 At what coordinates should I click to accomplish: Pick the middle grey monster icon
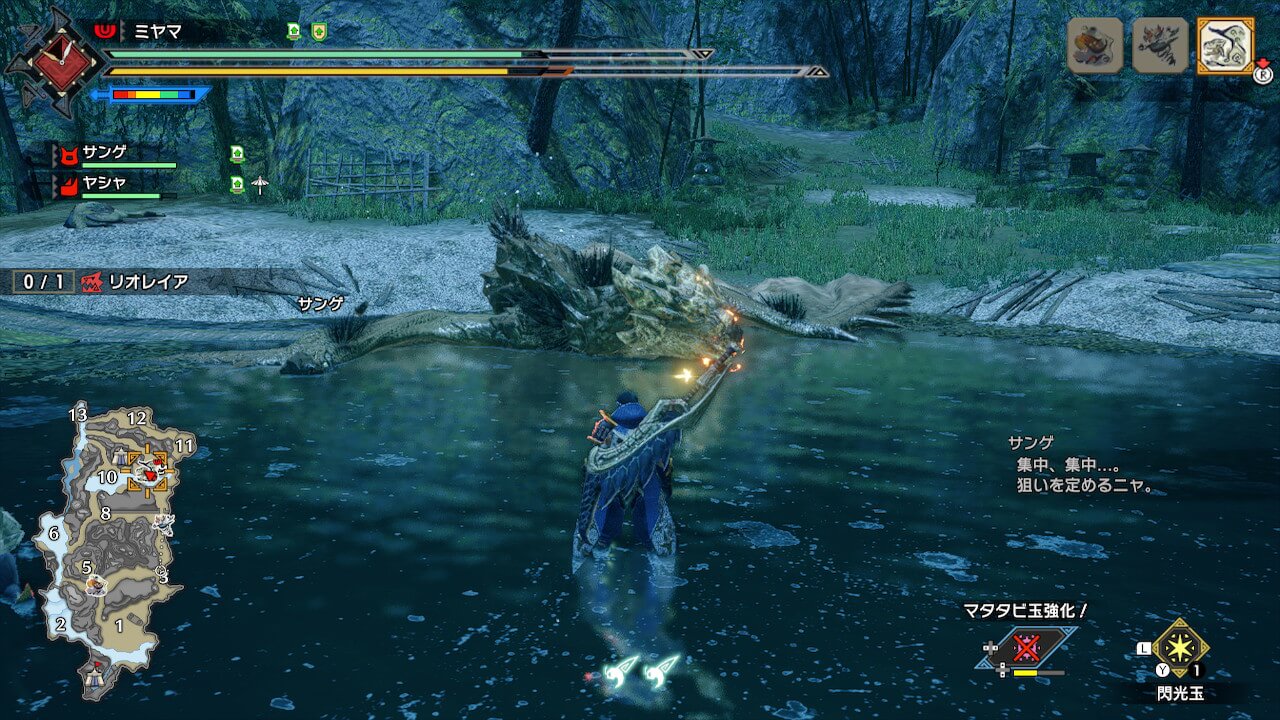coord(1160,46)
